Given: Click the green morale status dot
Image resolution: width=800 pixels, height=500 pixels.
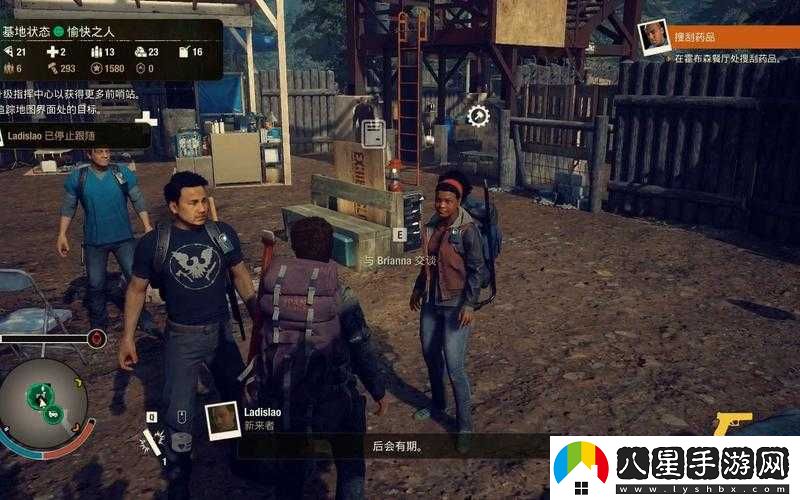Looking at the screenshot, I should [x=58, y=30].
